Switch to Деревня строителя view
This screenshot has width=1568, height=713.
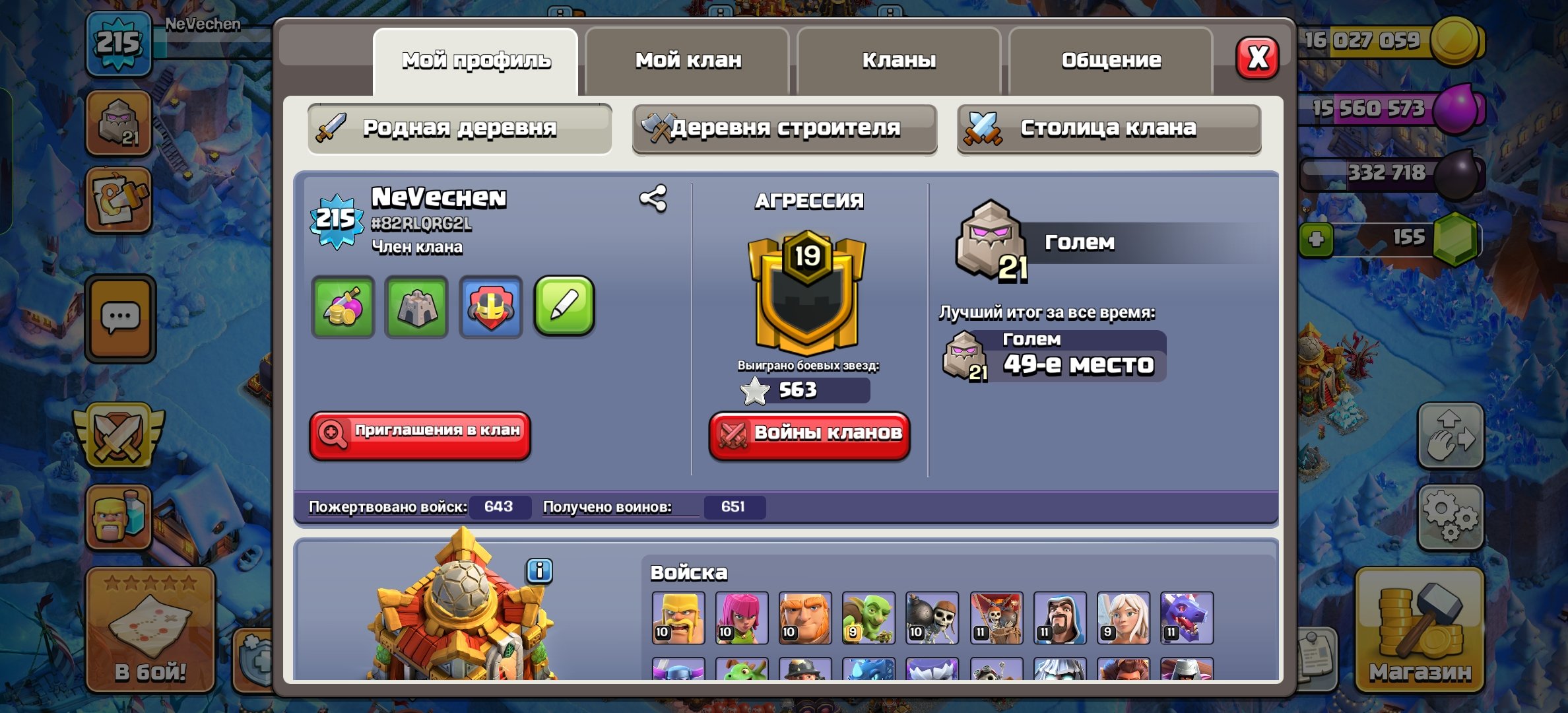784,128
